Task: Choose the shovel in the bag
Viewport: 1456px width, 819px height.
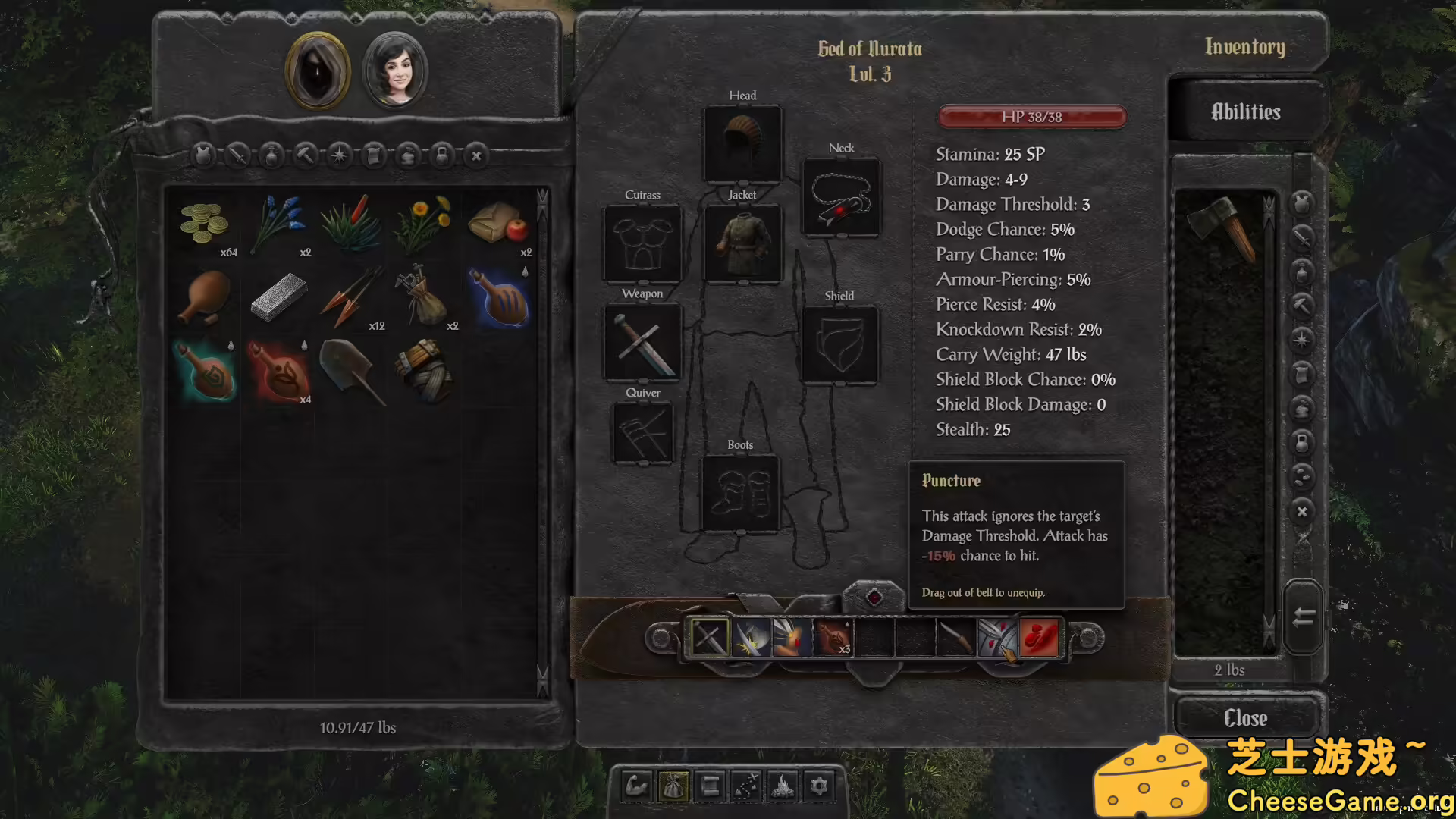Action: (x=352, y=371)
